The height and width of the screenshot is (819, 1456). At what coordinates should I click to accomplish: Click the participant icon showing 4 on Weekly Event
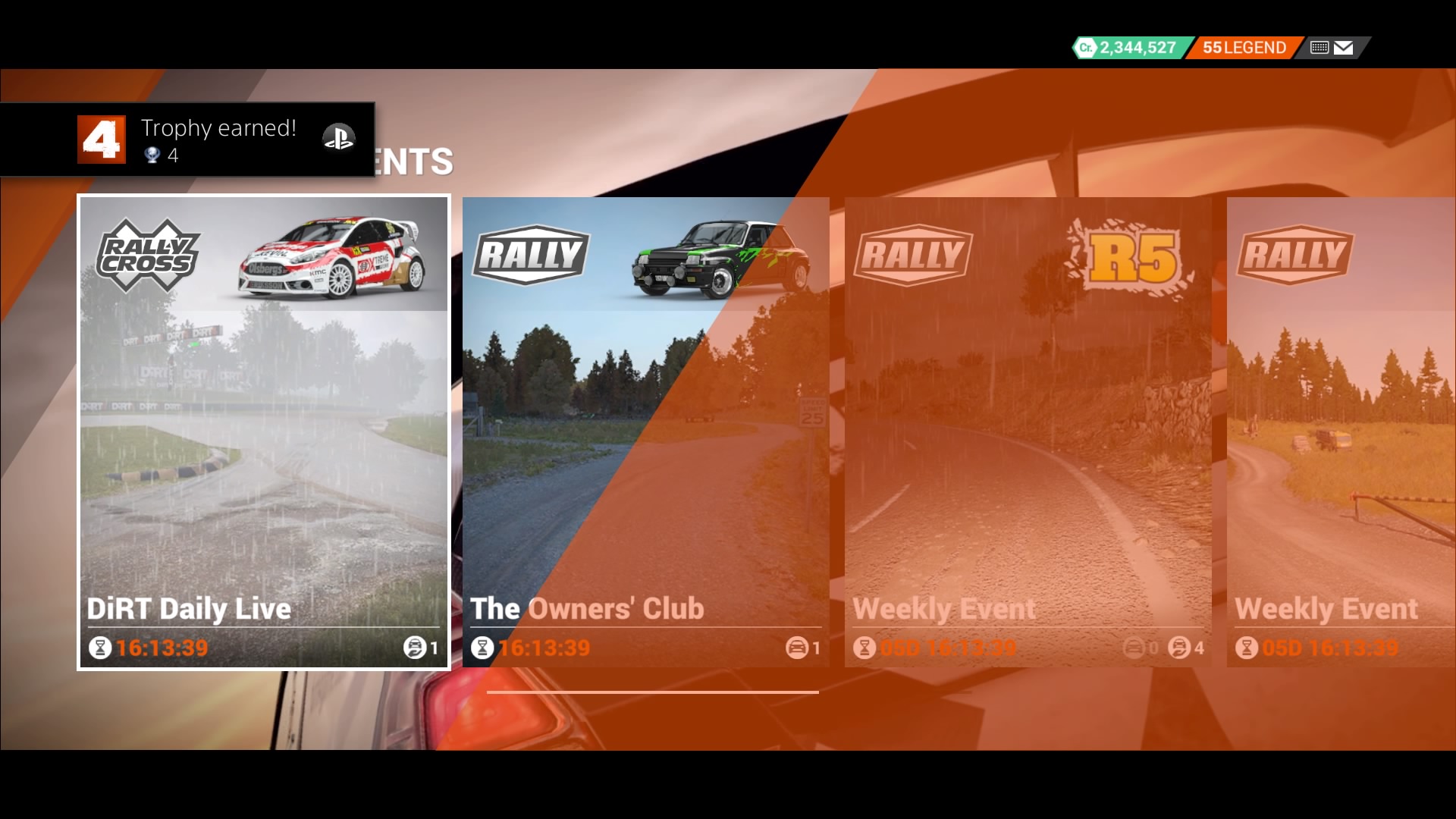click(x=1180, y=649)
